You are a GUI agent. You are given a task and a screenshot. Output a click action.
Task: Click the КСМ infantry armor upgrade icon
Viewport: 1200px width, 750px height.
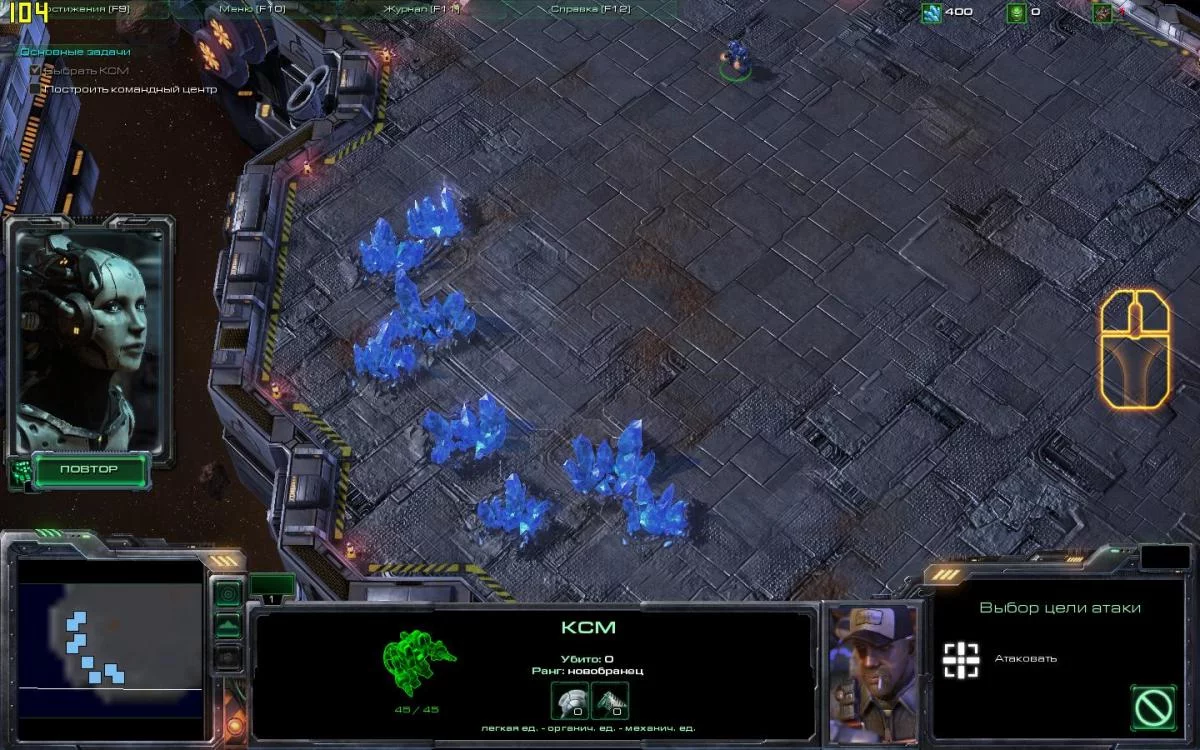[570, 701]
